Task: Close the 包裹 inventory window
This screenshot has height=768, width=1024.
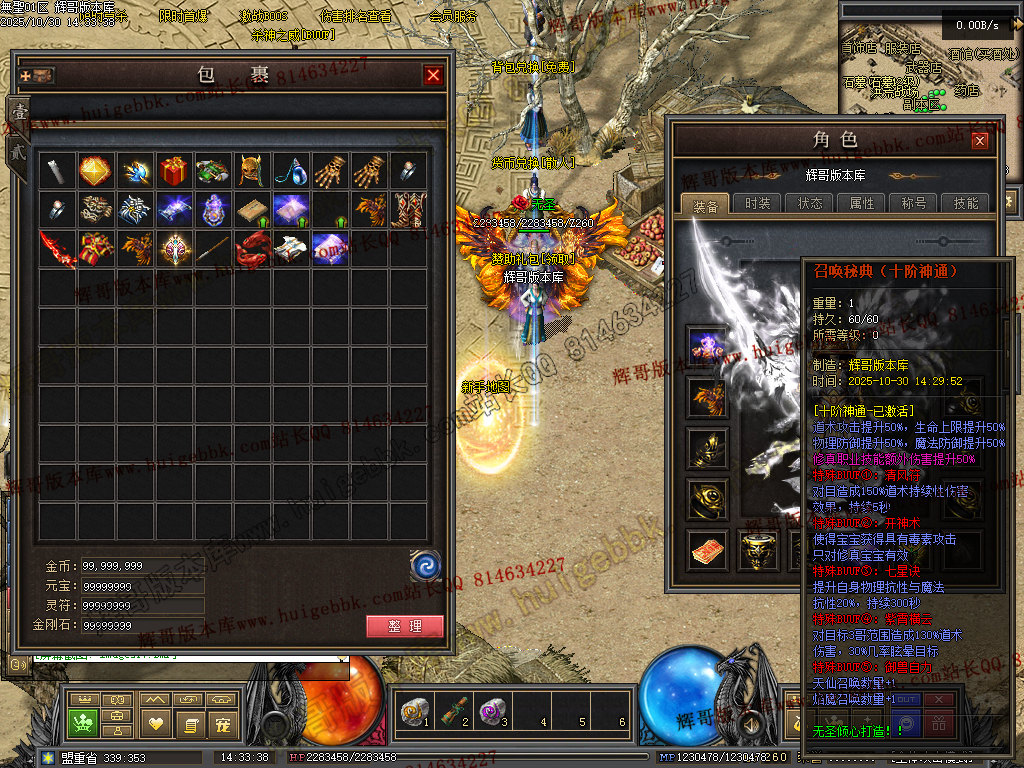Action: pos(433,75)
